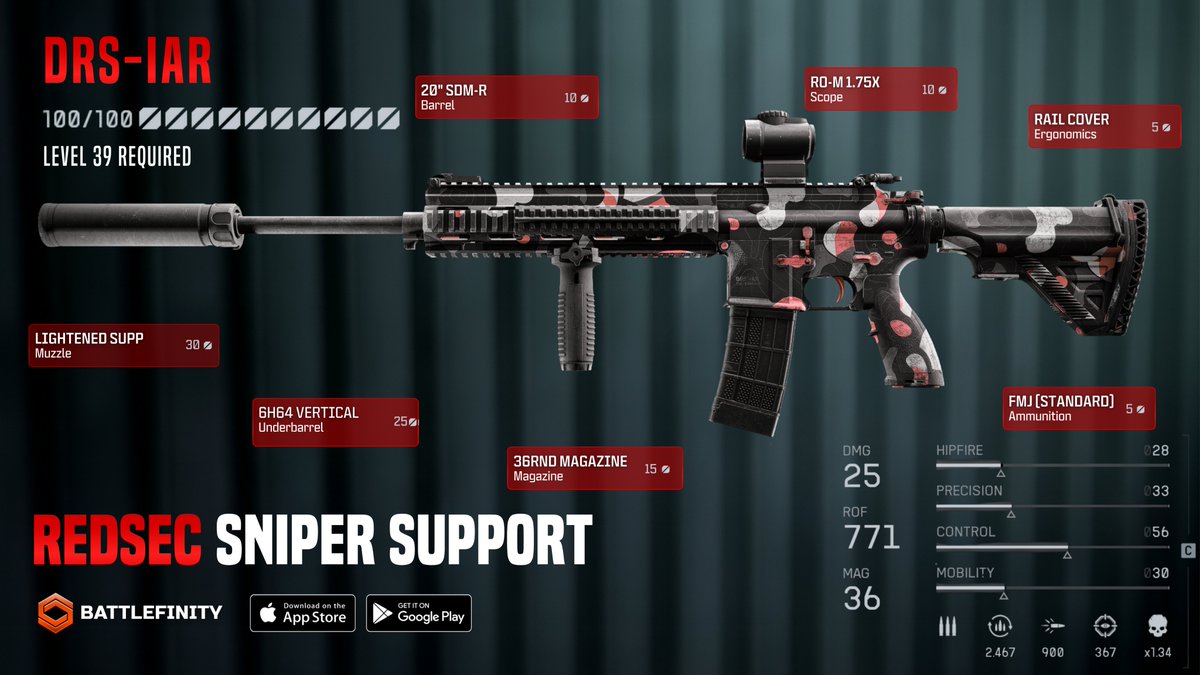Download on the App Store badge
This screenshot has width=1200, height=675.
[303, 612]
